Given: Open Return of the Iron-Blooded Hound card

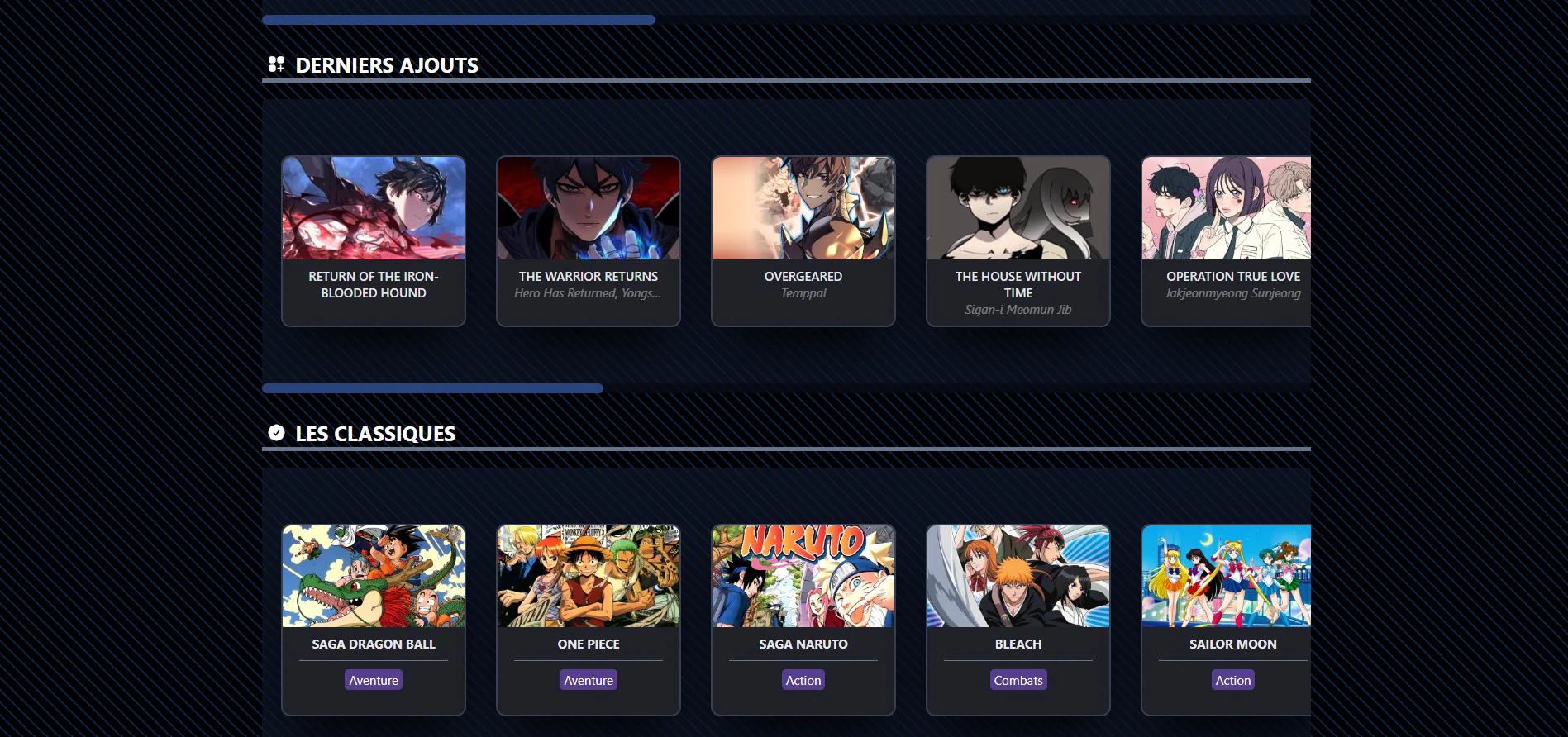Looking at the screenshot, I should coord(374,240).
